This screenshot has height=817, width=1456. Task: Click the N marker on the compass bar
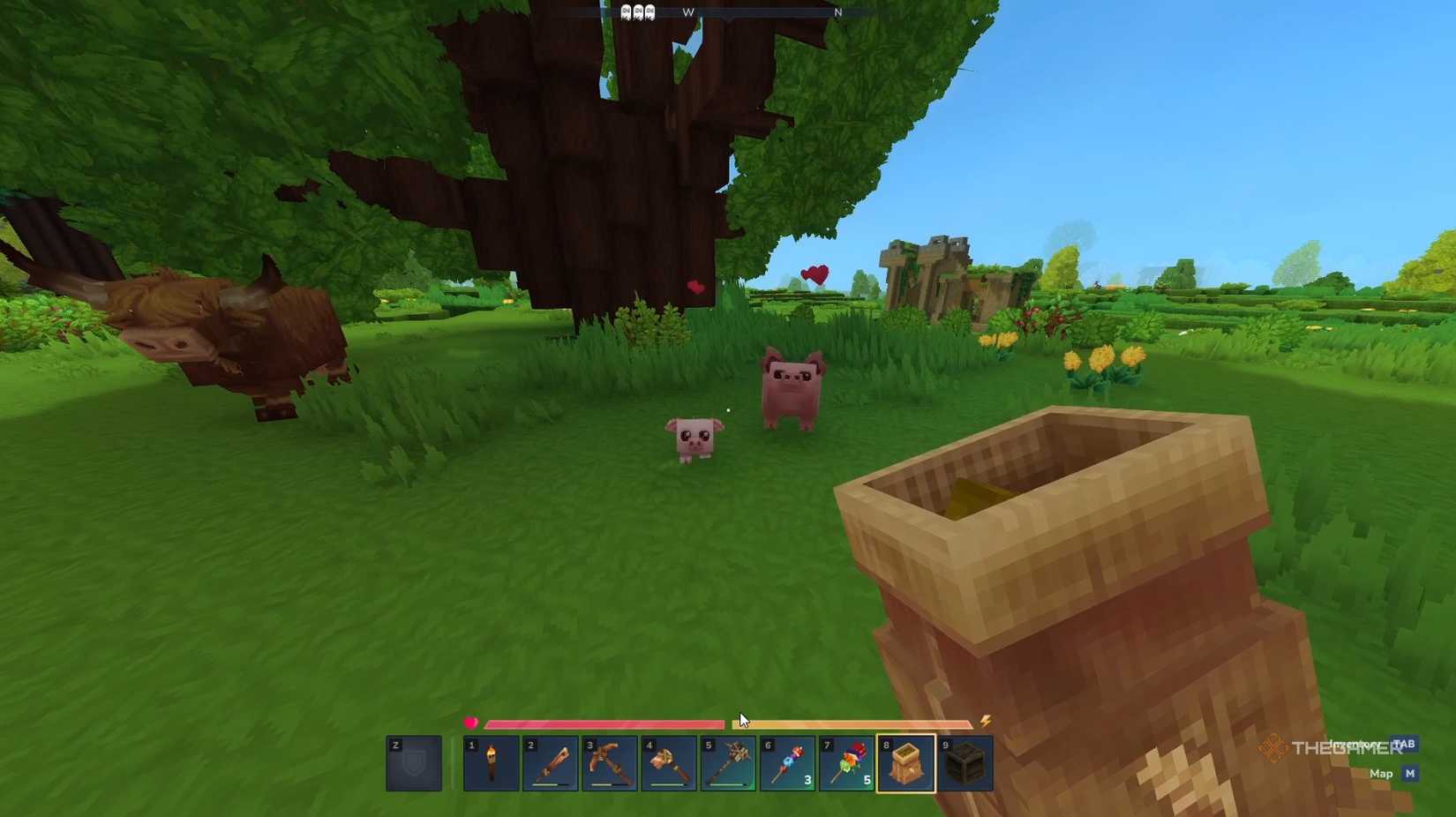coord(838,13)
